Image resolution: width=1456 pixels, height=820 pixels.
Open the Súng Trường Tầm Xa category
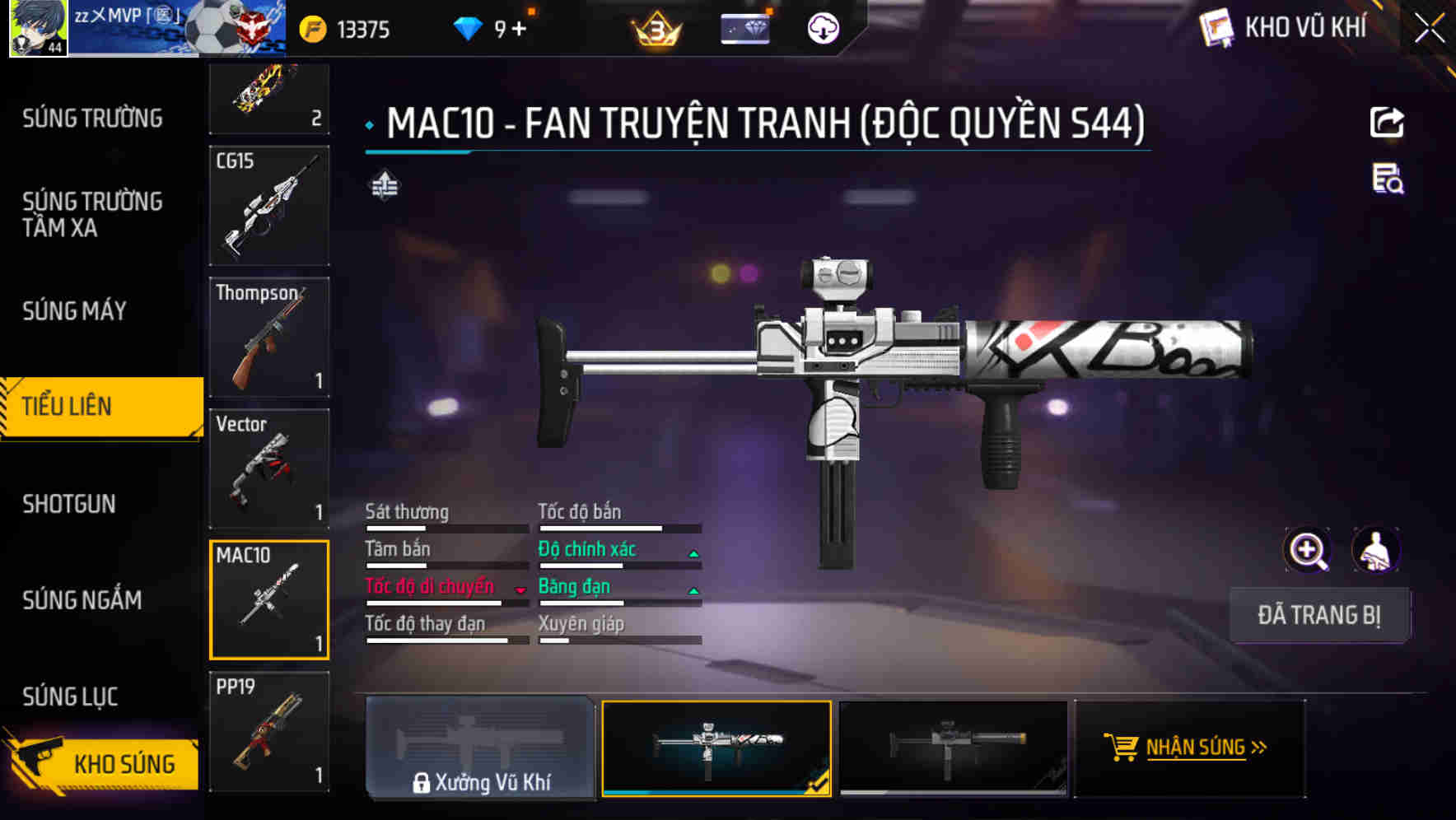click(x=92, y=214)
